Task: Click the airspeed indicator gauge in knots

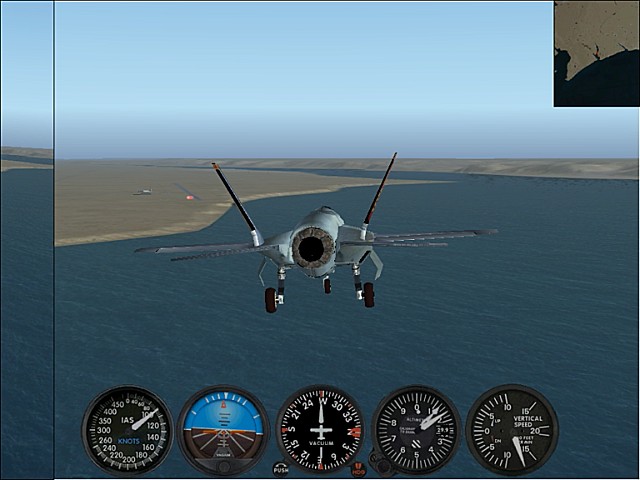Action: tap(127, 430)
